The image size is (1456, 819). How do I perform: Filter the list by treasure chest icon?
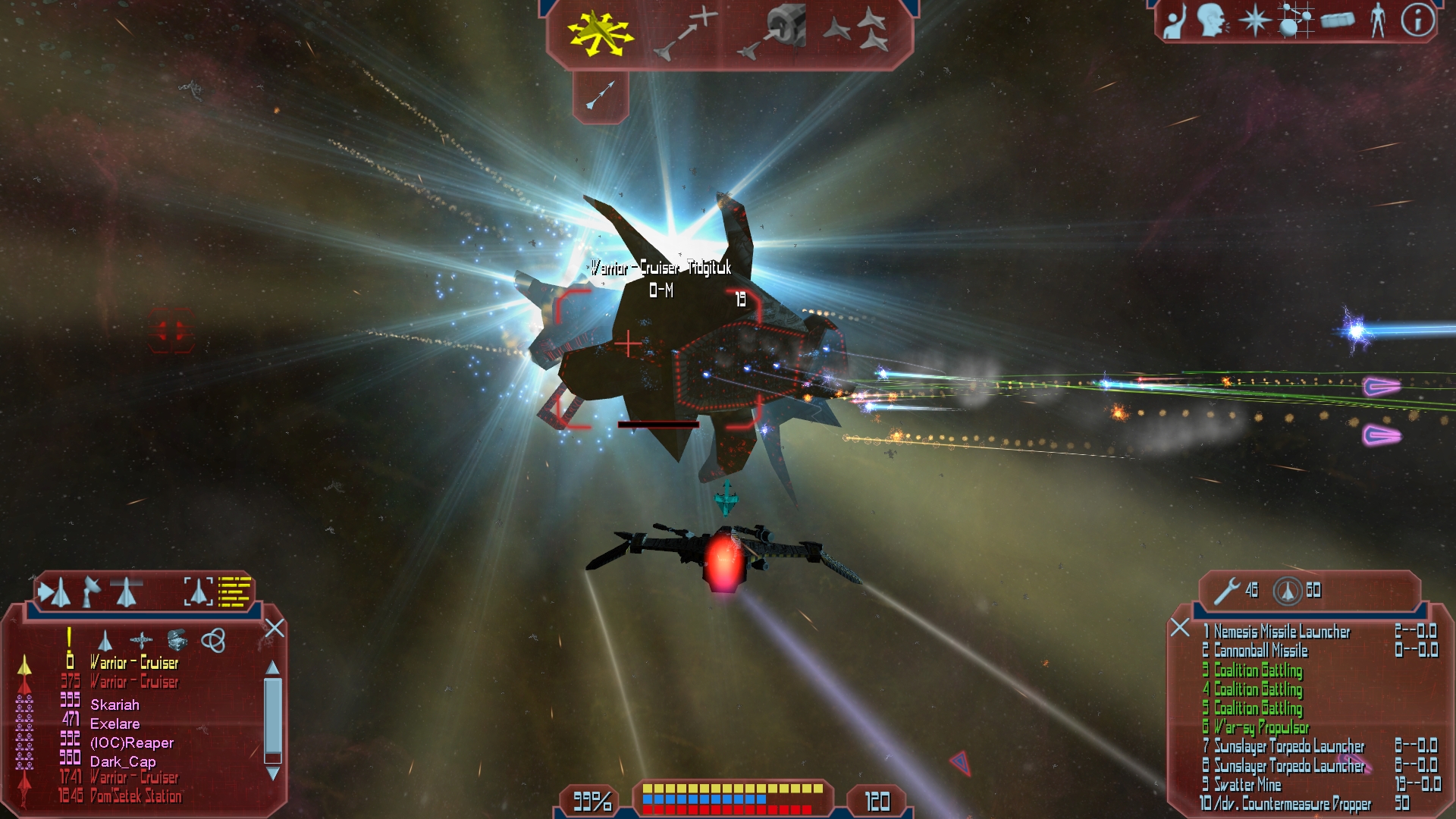(177, 640)
